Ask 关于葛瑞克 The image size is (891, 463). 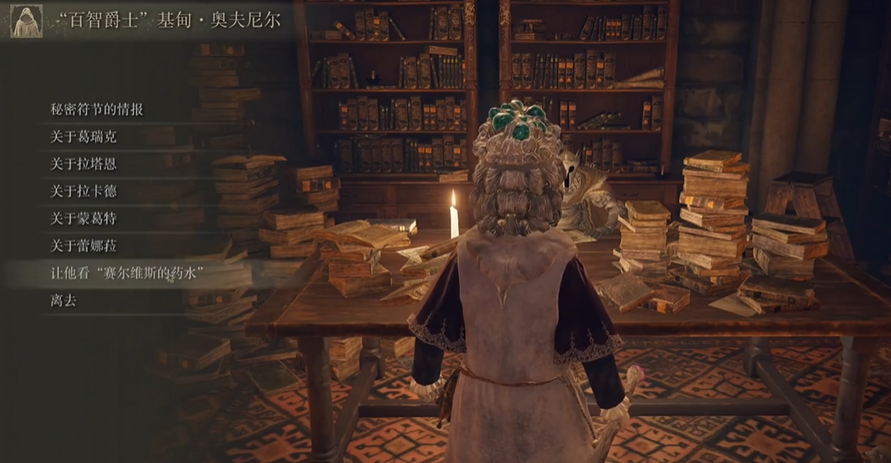tap(83, 137)
